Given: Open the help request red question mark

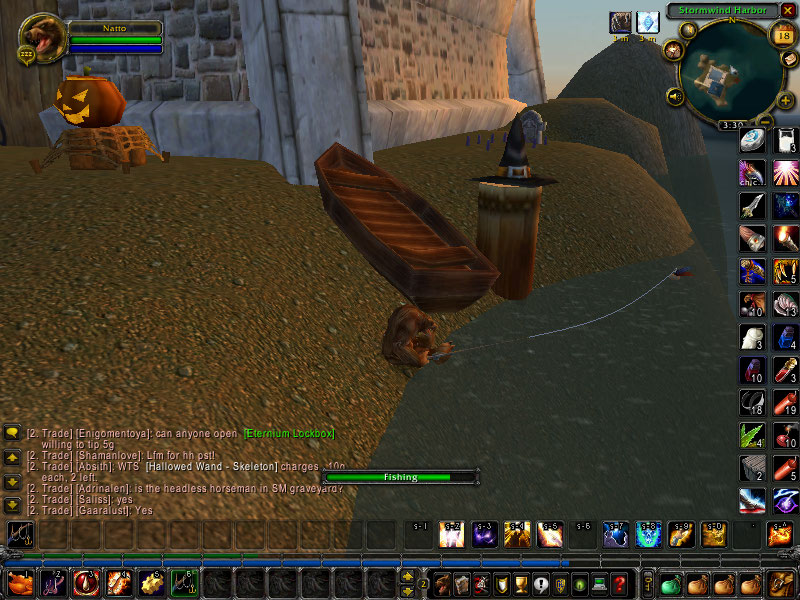Looking at the screenshot, I should coord(620,582).
